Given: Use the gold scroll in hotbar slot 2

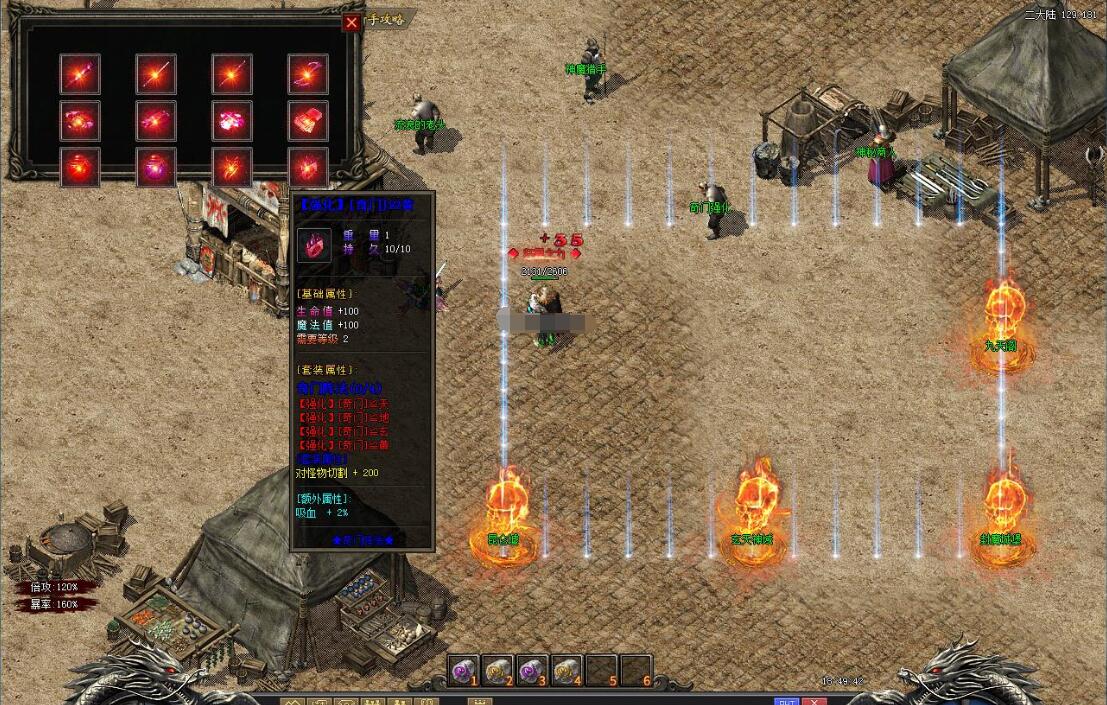Looking at the screenshot, I should click(x=497, y=670).
